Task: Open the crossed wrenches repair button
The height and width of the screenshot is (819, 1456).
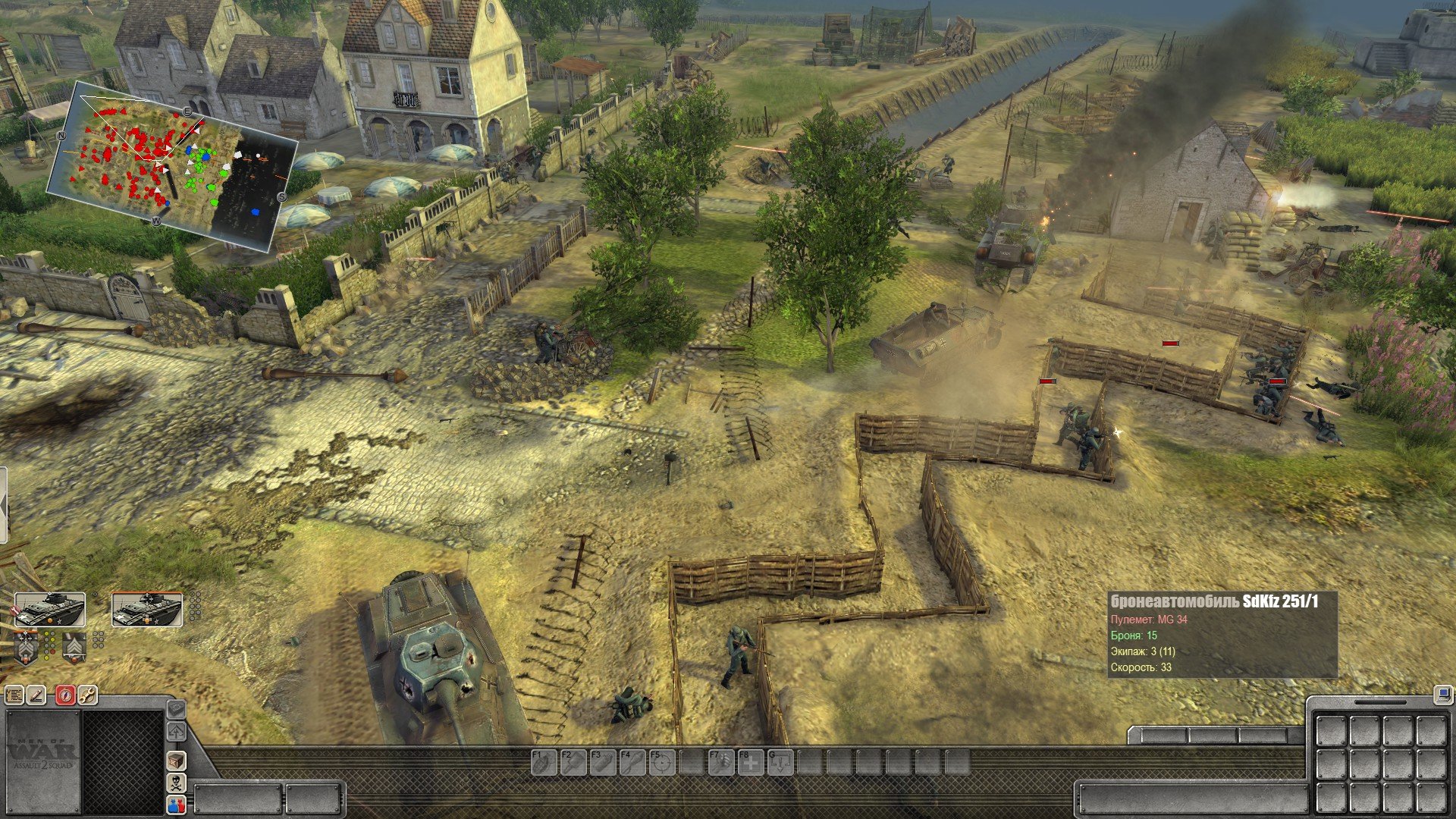Action: (87, 695)
